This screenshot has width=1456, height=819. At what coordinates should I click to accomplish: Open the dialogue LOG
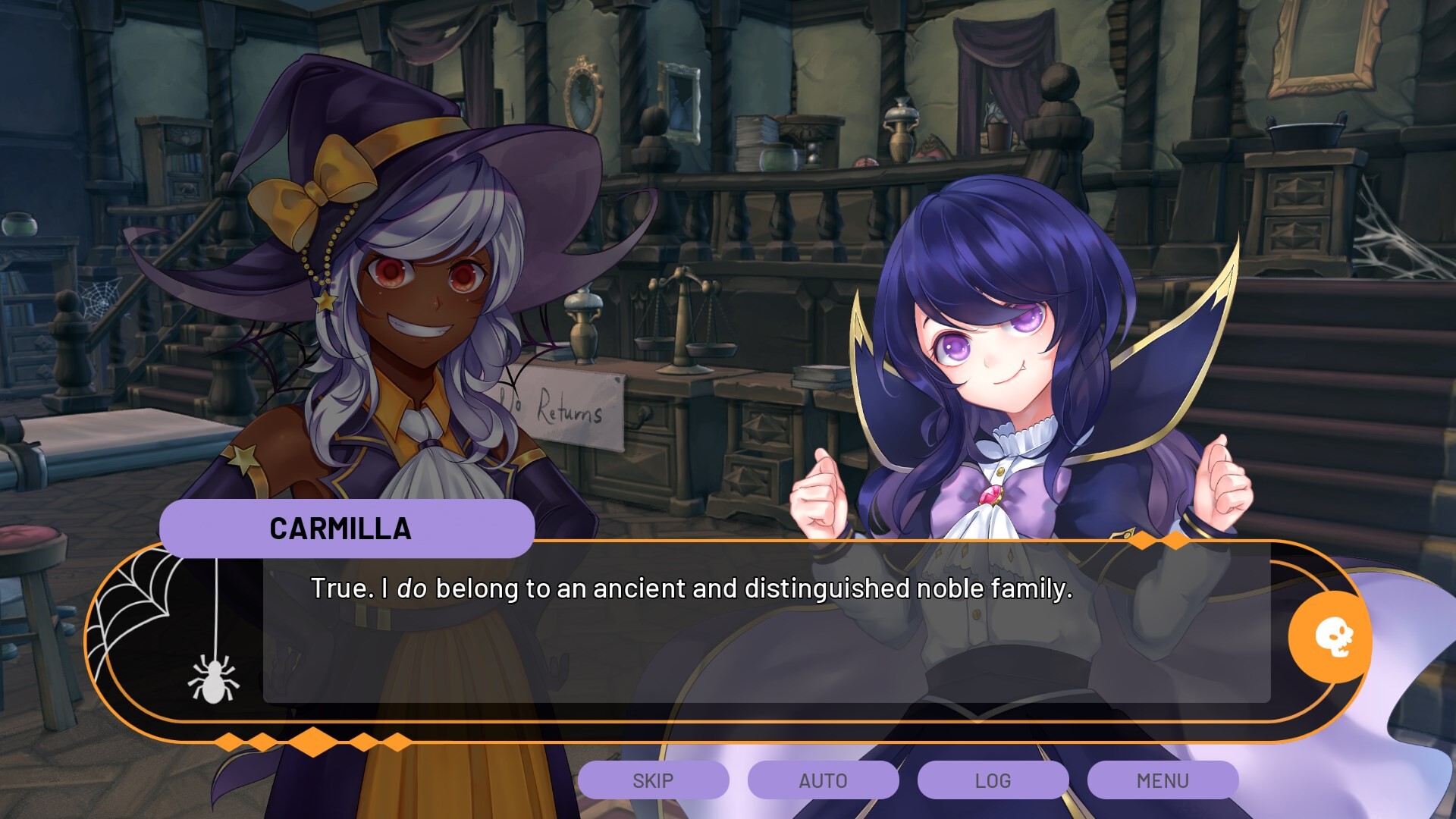point(993,780)
